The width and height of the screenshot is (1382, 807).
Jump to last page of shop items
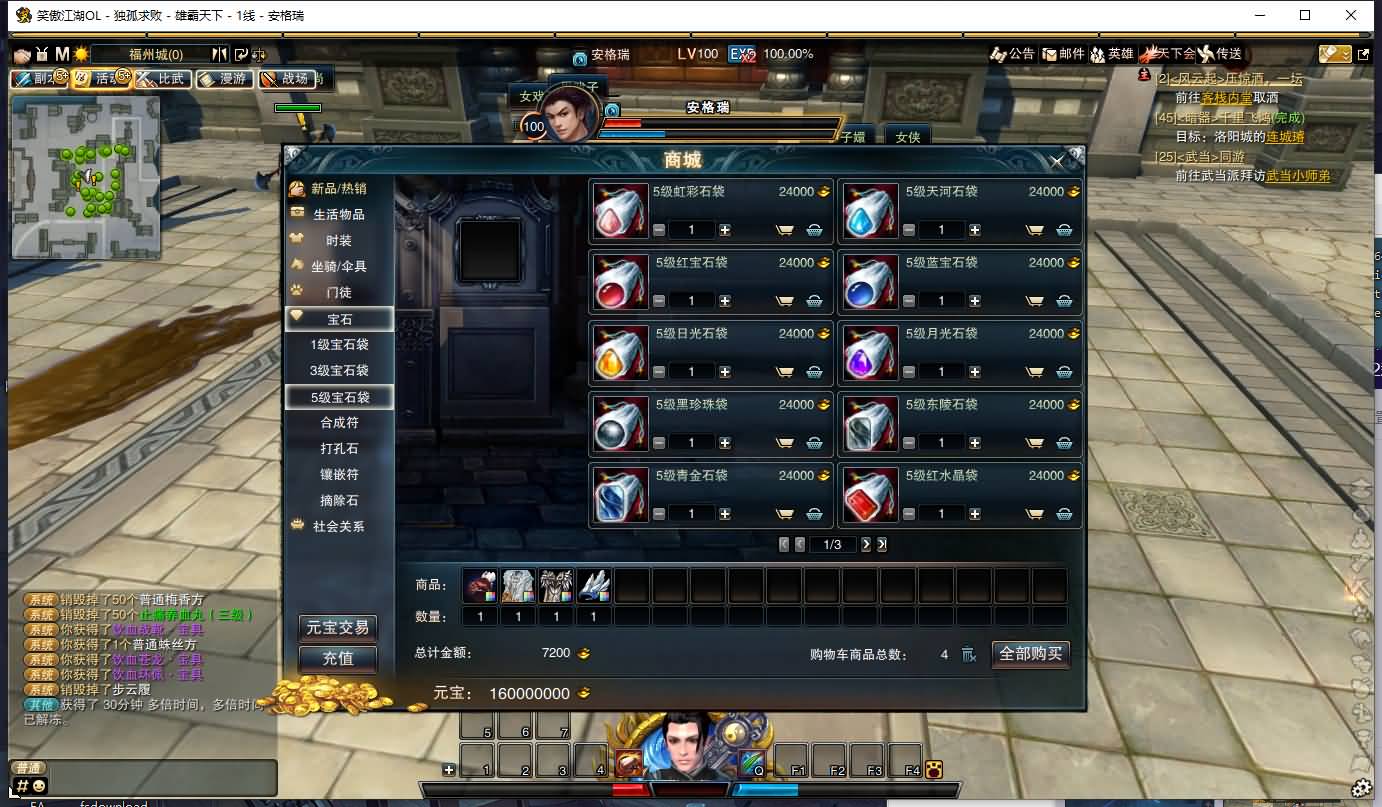tap(881, 544)
